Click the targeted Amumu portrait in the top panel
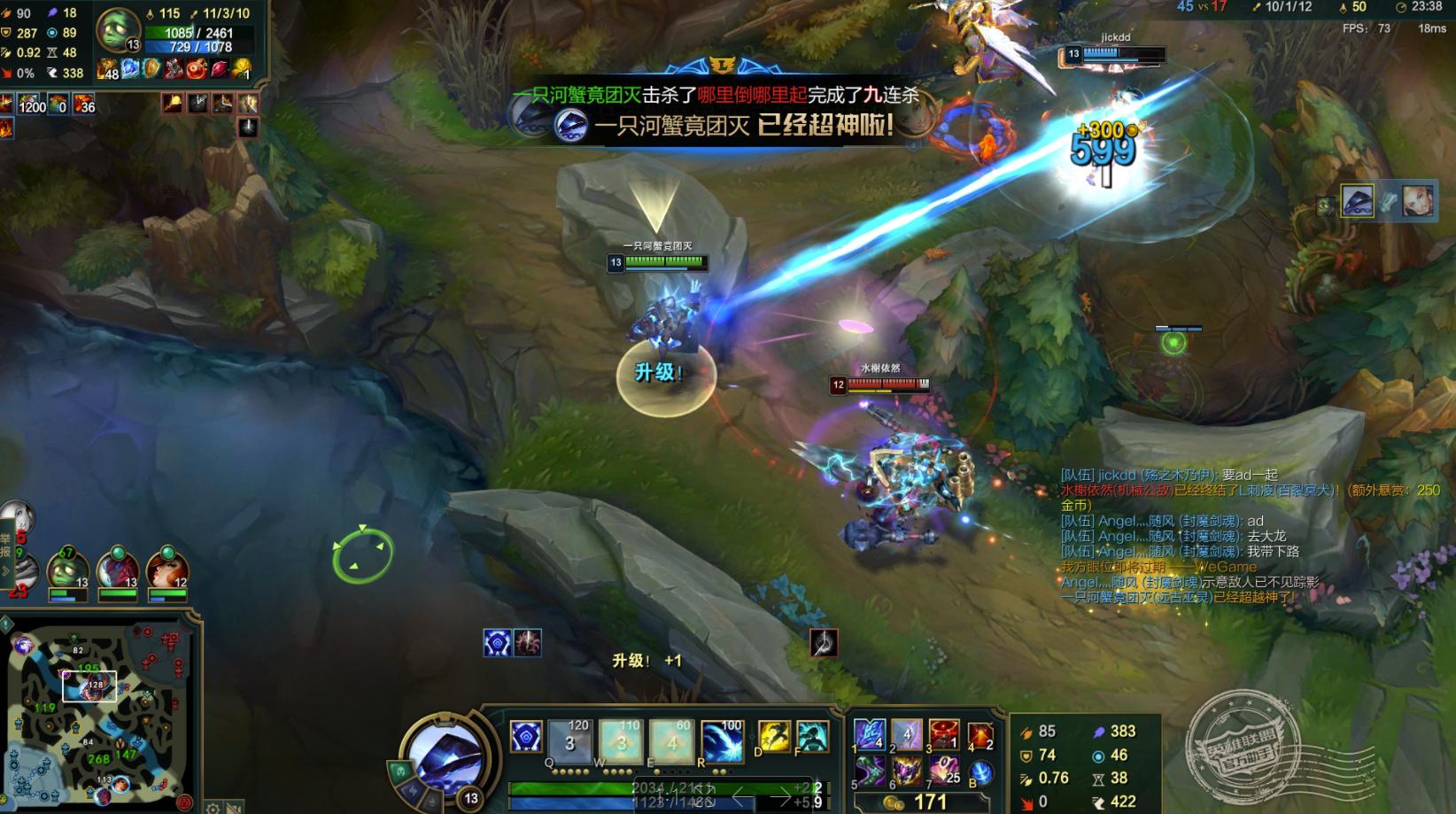The width and height of the screenshot is (1456, 814). tap(117, 29)
